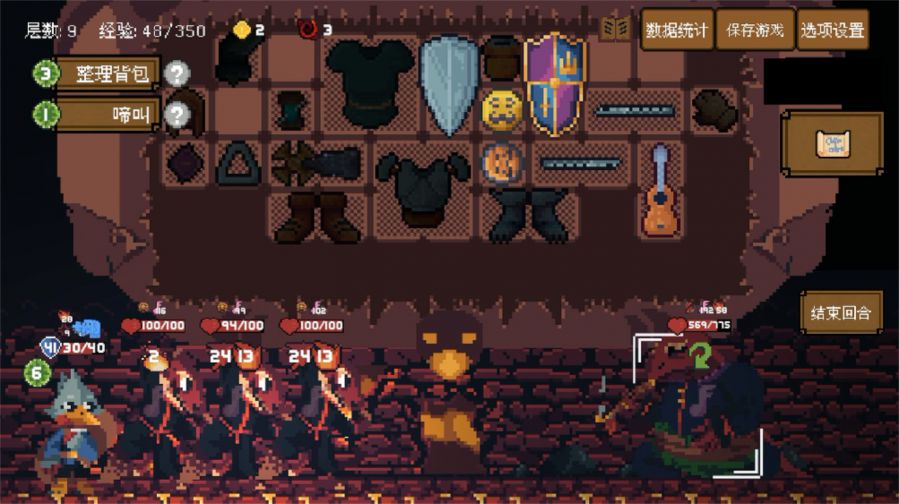The height and width of the screenshot is (504, 899).
Task: Open the book icon beside 数据统计
Action: 615,29
